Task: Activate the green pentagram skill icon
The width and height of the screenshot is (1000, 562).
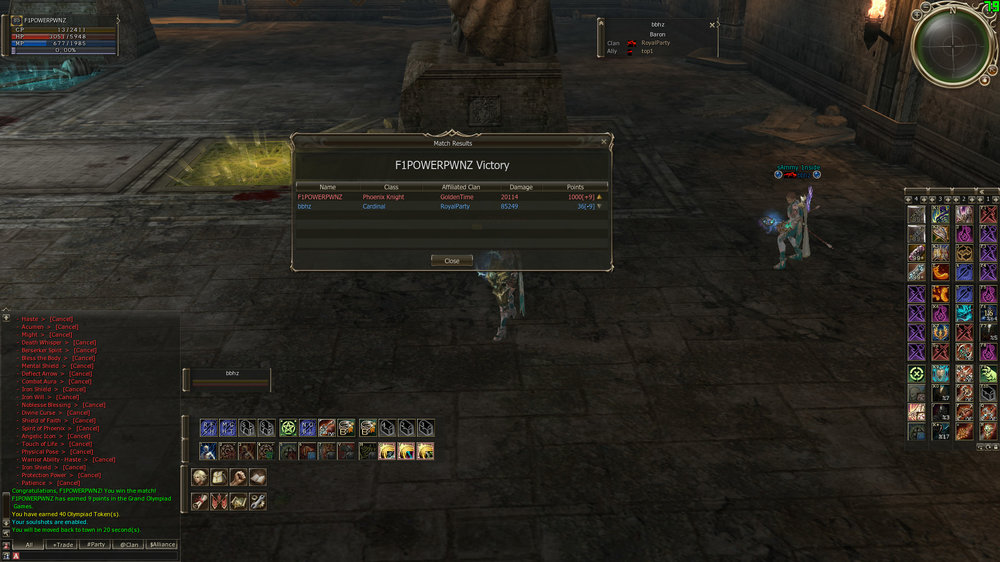Action: 288,428
